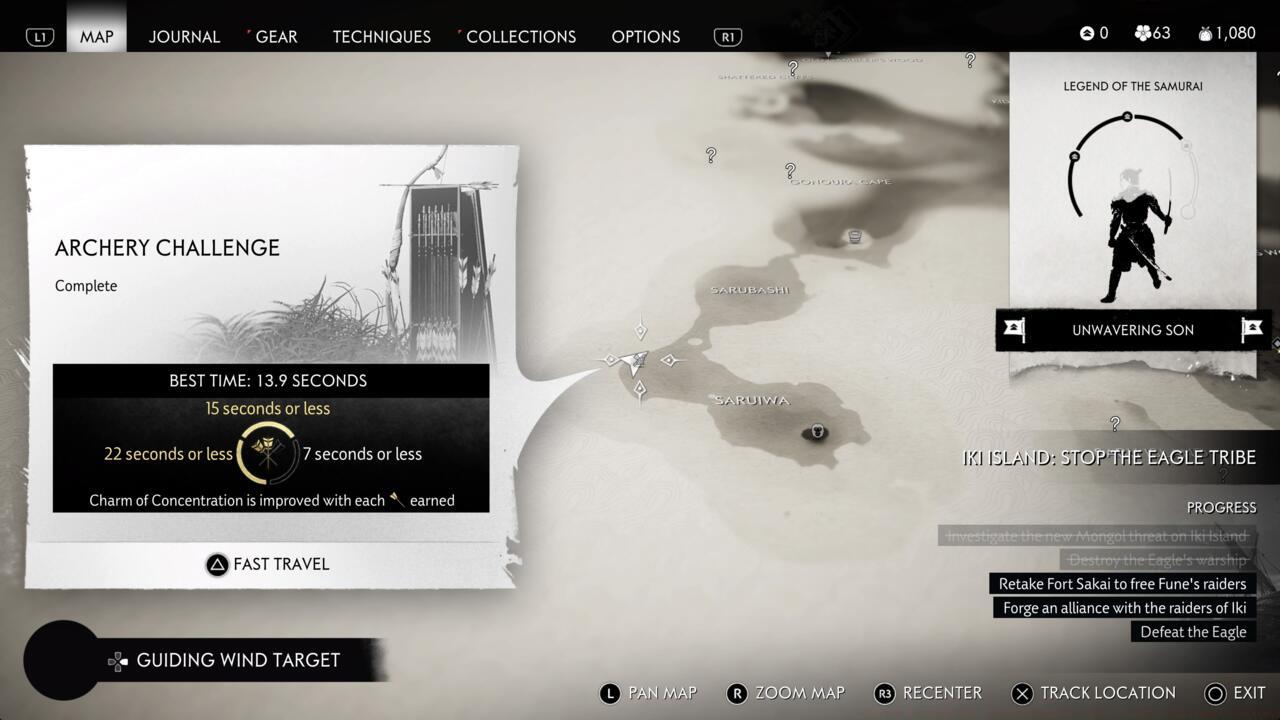The width and height of the screenshot is (1280, 720).
Task: Select the highlighted Map tab
Action: click(97, 36)
